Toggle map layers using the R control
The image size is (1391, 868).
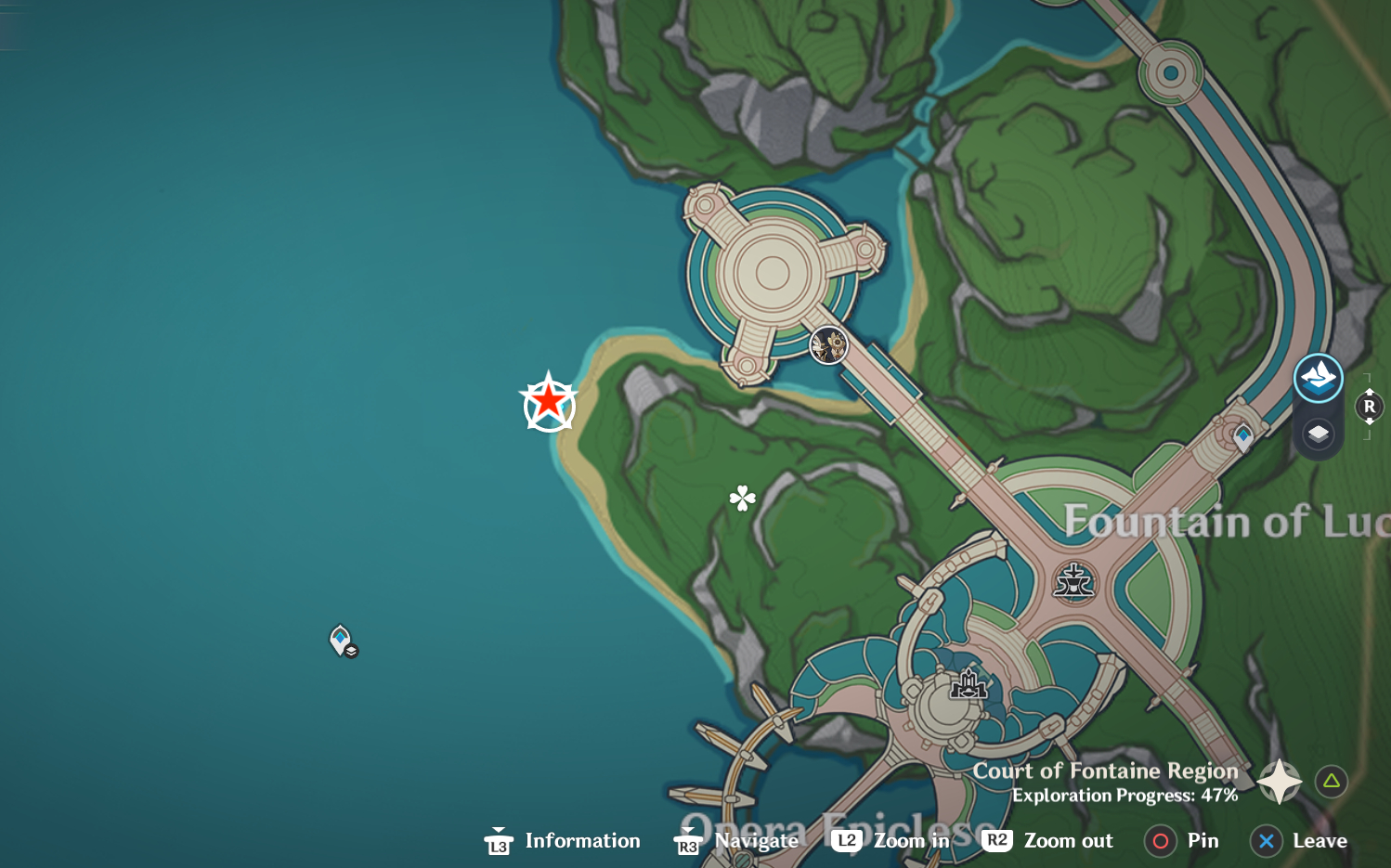click(1369, 406)
